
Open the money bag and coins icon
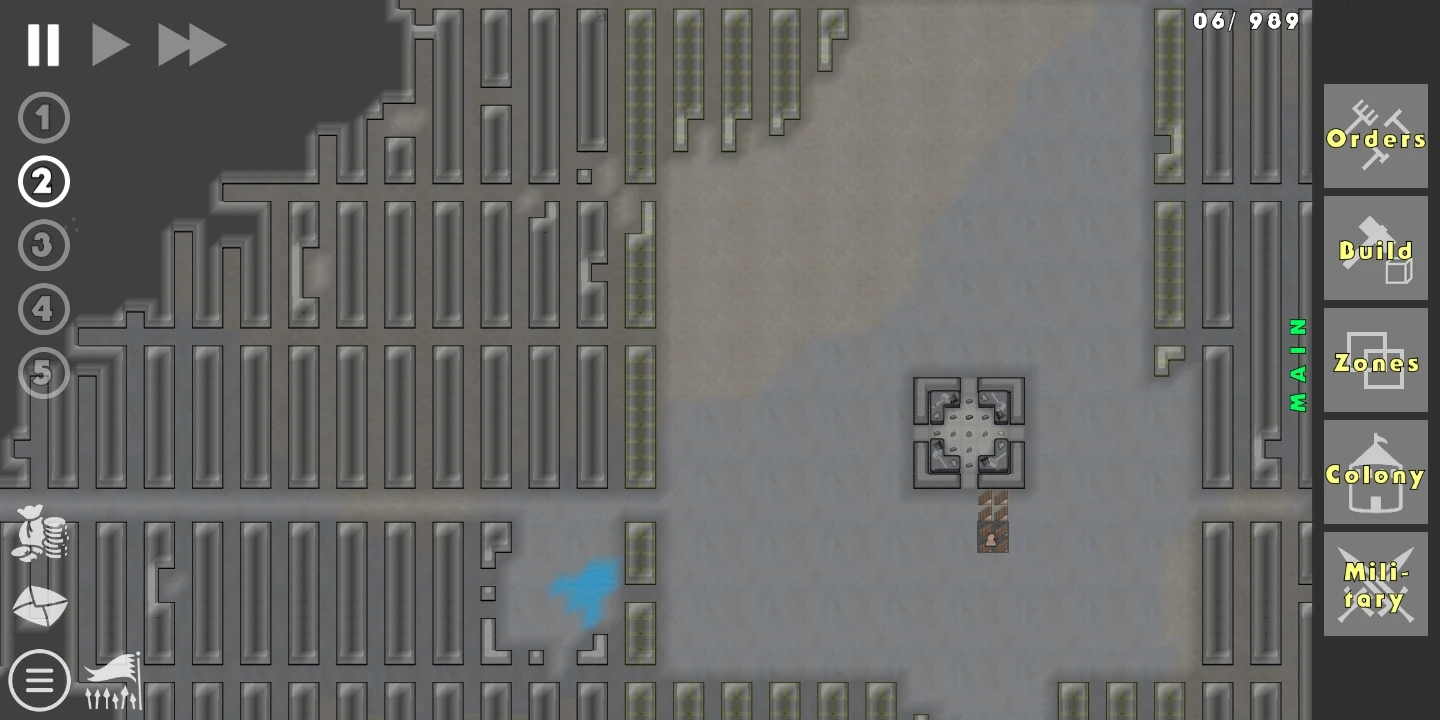(41, 533)
